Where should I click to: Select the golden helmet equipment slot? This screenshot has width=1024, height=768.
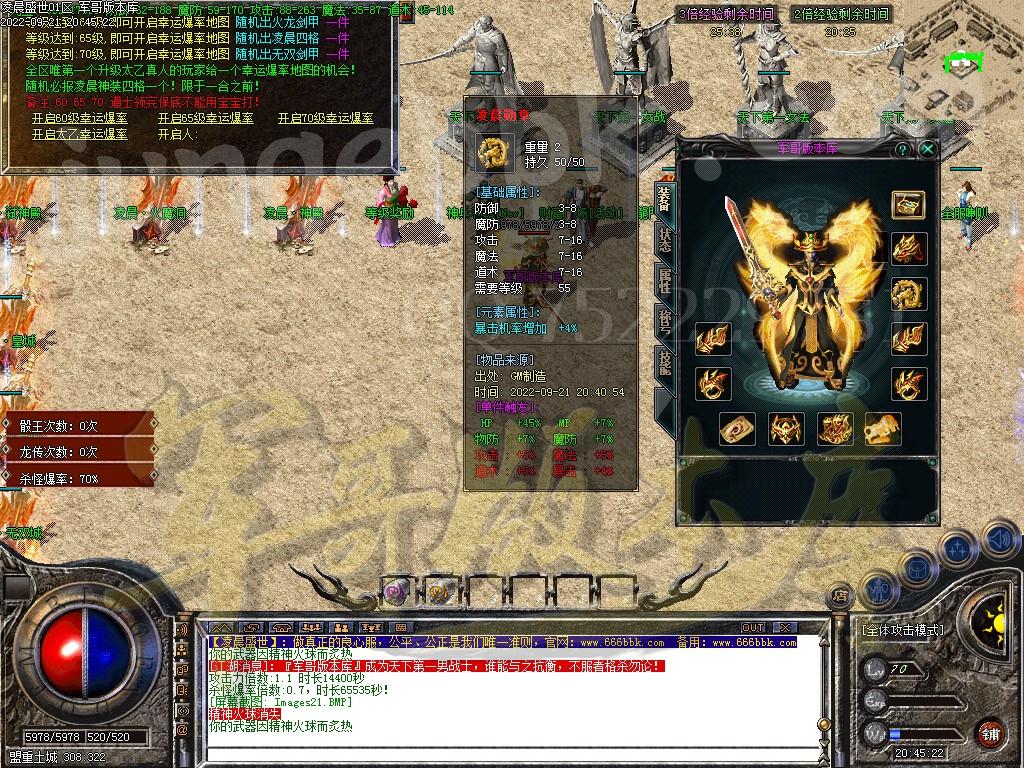(908, 249)
